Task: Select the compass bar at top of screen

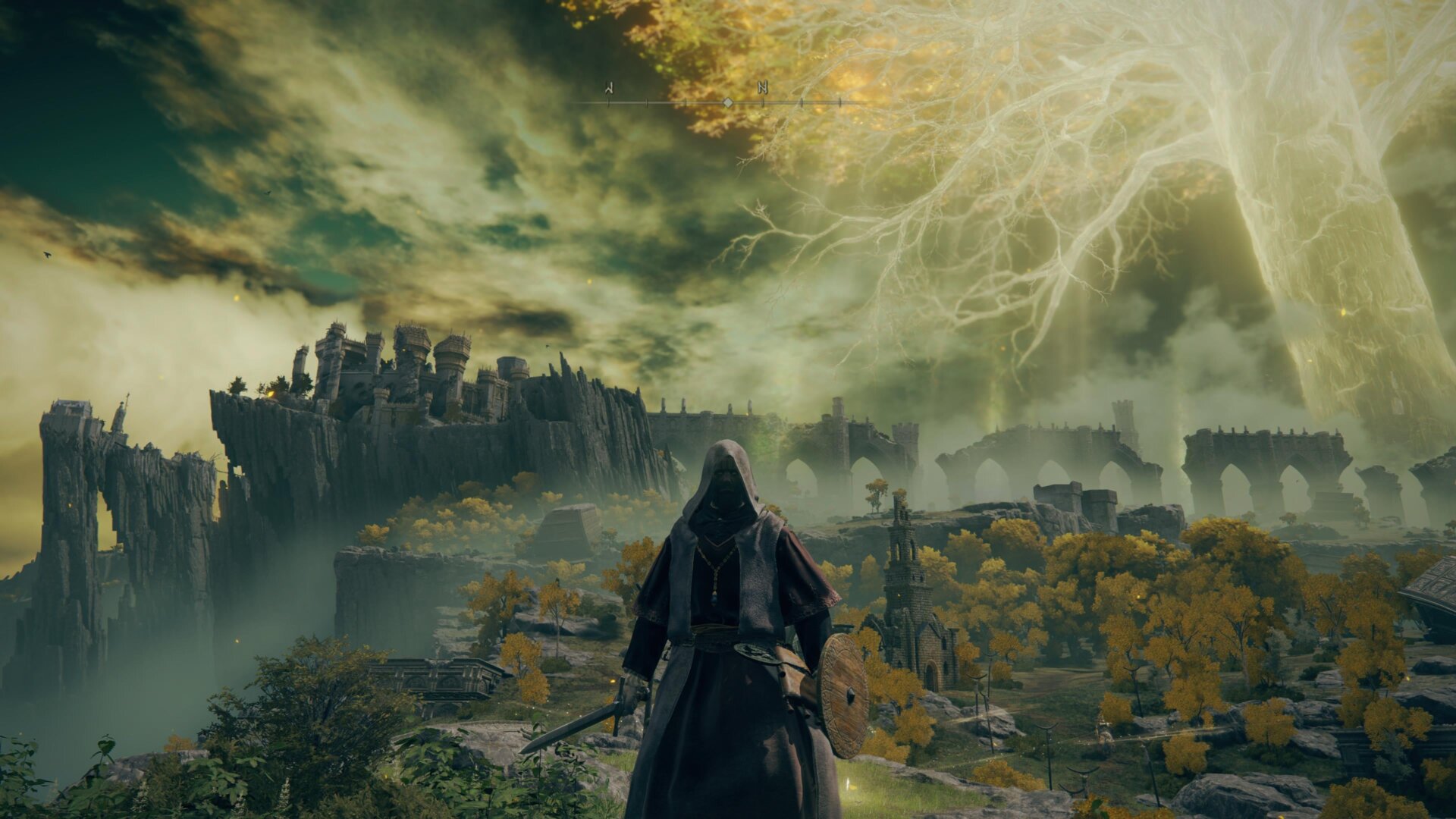Action: (728, 99)
